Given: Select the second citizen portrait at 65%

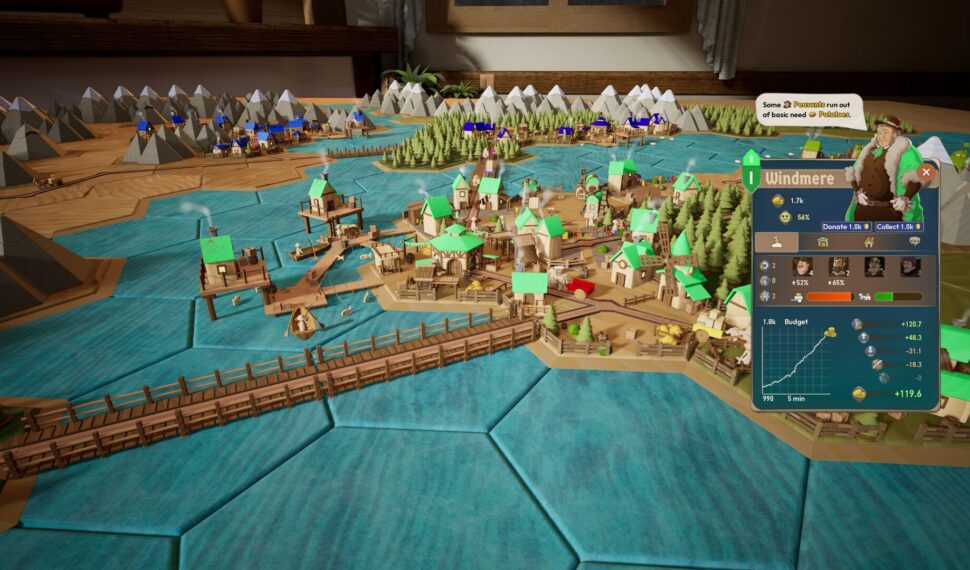Looking at the screenshot, I should pos(838,267).
